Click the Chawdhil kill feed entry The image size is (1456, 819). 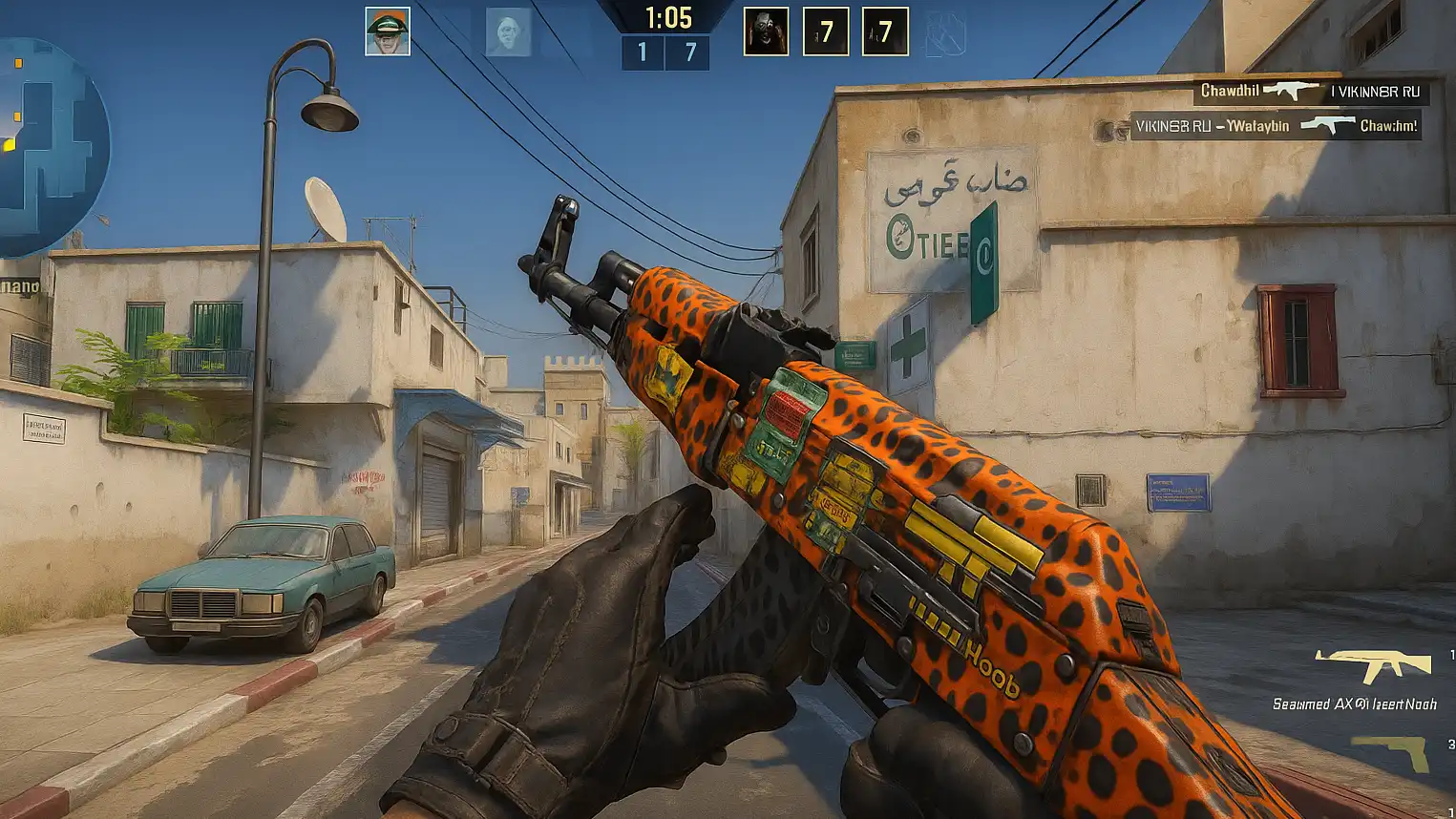click(x=1312, y=92)
